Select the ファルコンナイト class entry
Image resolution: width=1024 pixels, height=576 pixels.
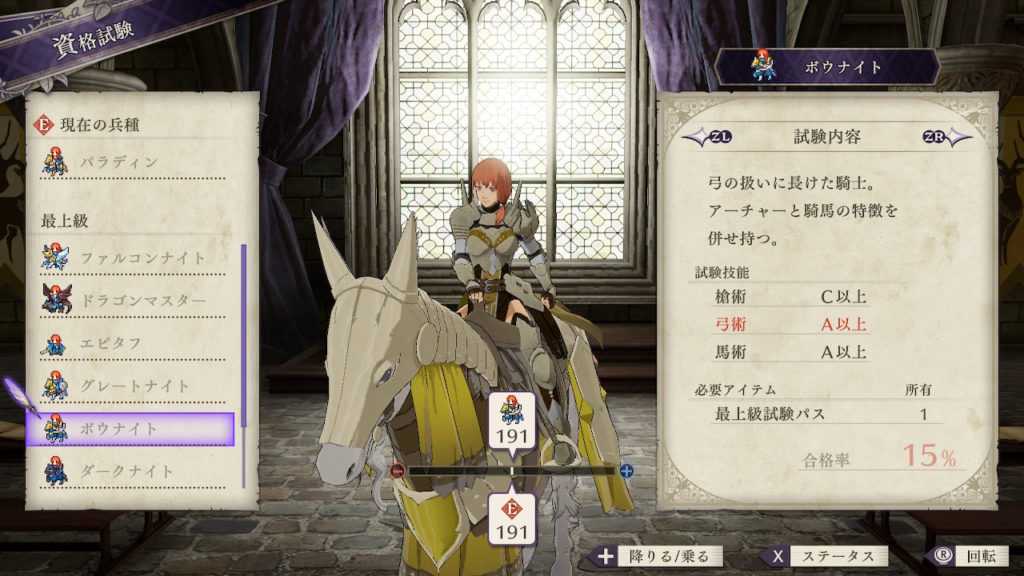138,258
